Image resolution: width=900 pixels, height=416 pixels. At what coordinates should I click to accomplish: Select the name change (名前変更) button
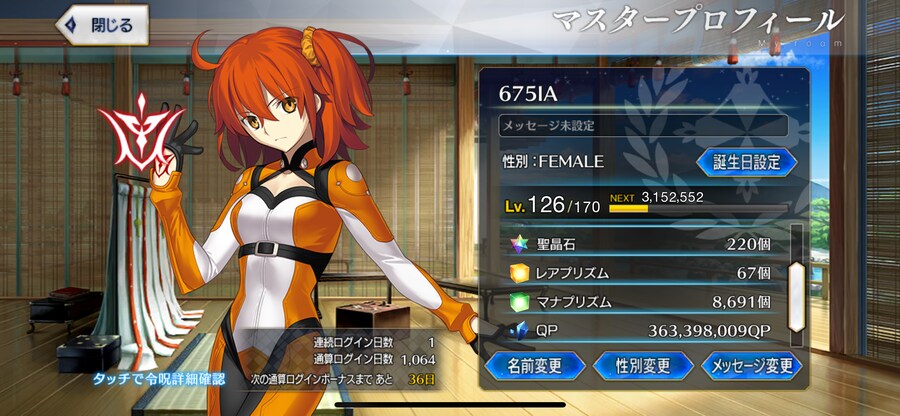pos(534,364)
